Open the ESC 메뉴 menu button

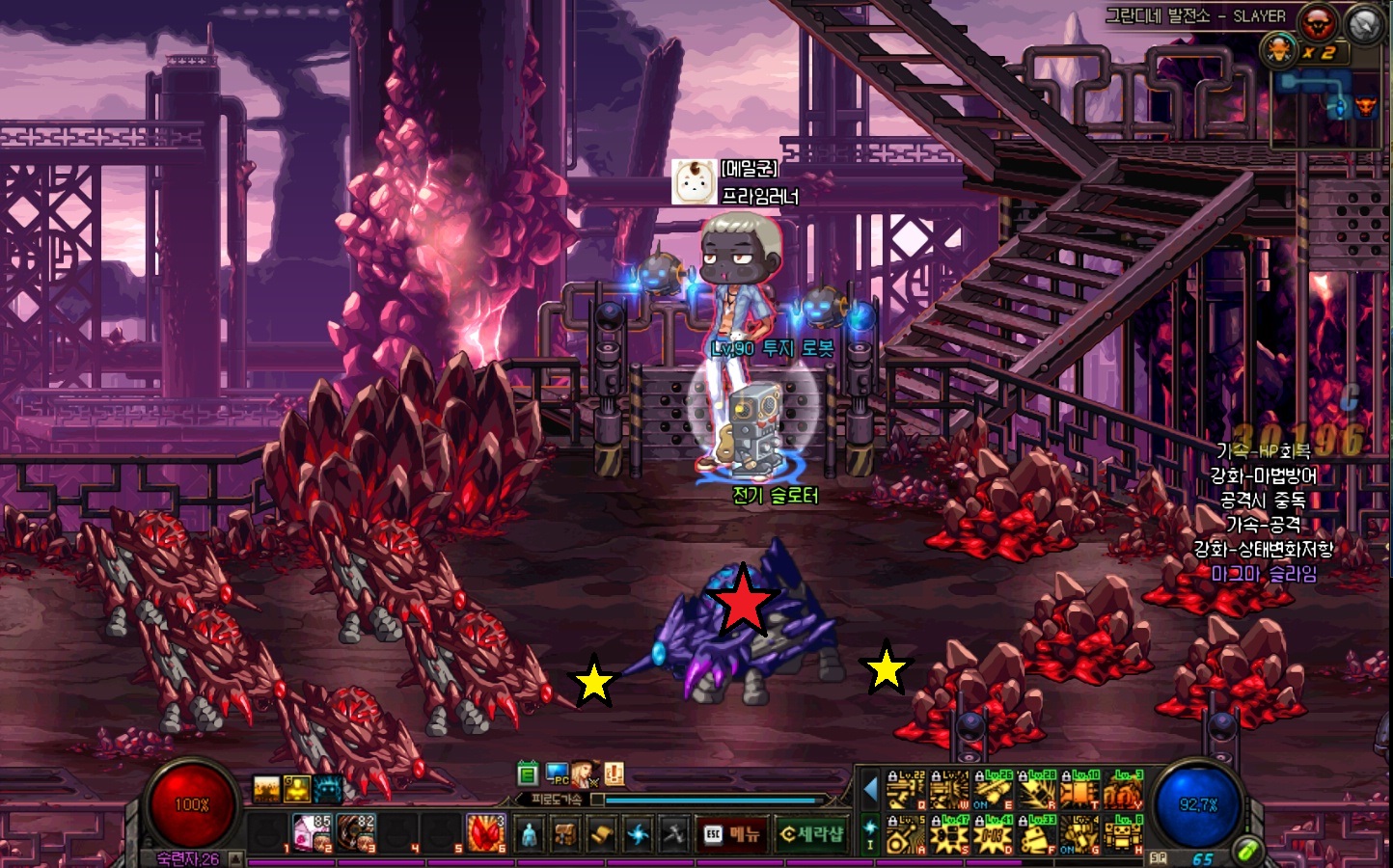[x=731, y=833]
